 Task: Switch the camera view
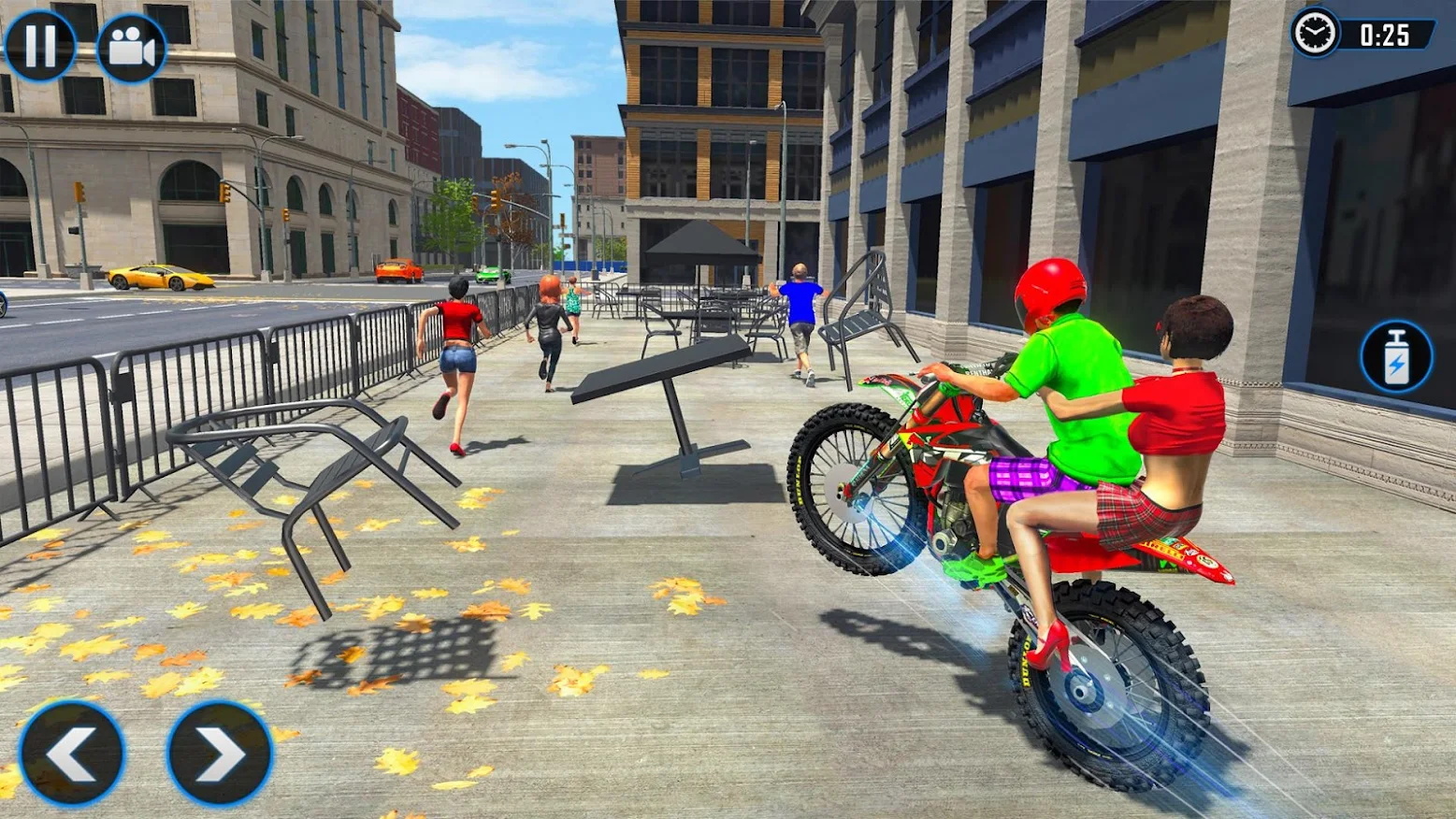coord(132,48)
